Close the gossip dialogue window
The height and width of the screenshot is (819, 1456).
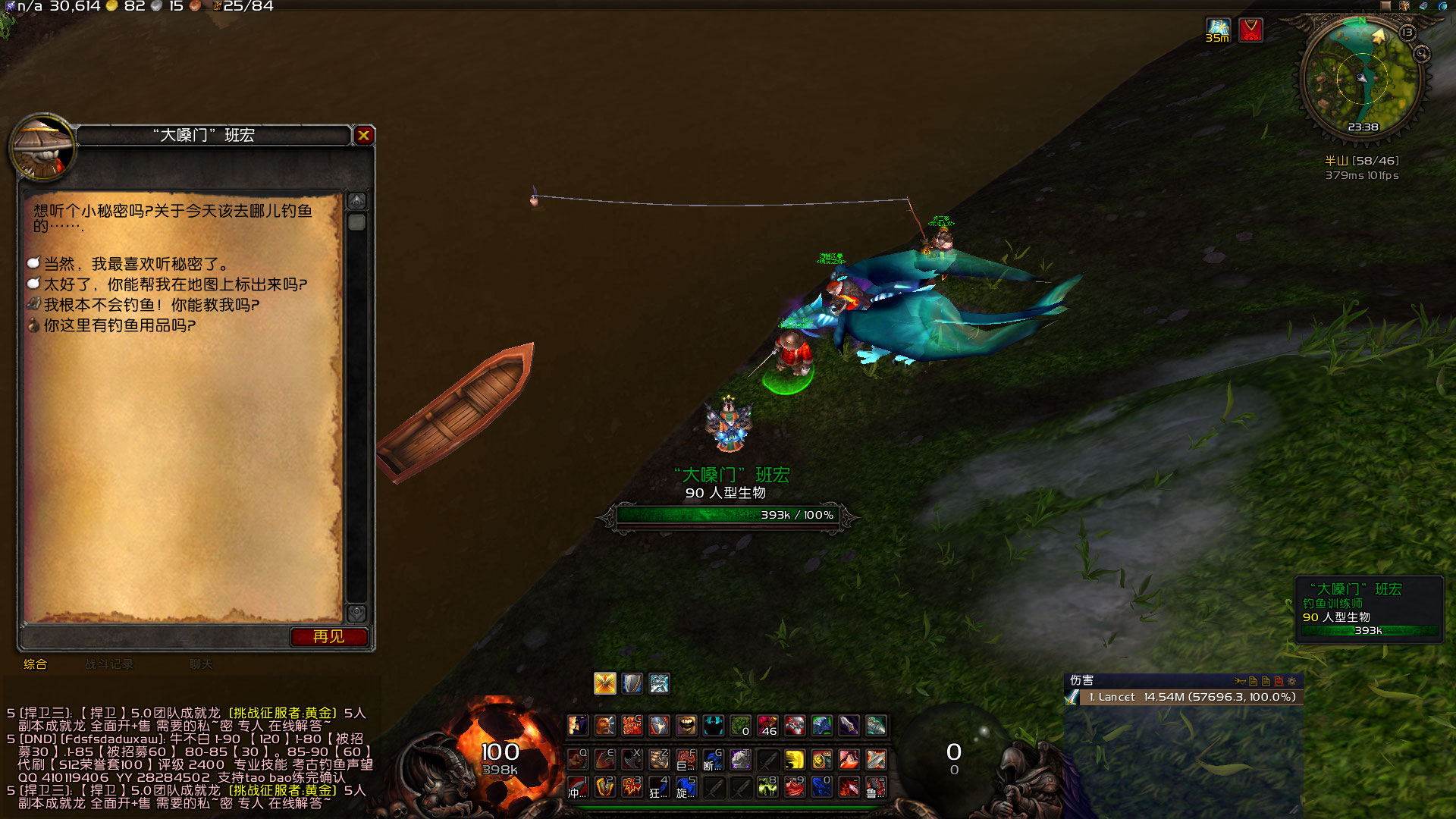364,136
